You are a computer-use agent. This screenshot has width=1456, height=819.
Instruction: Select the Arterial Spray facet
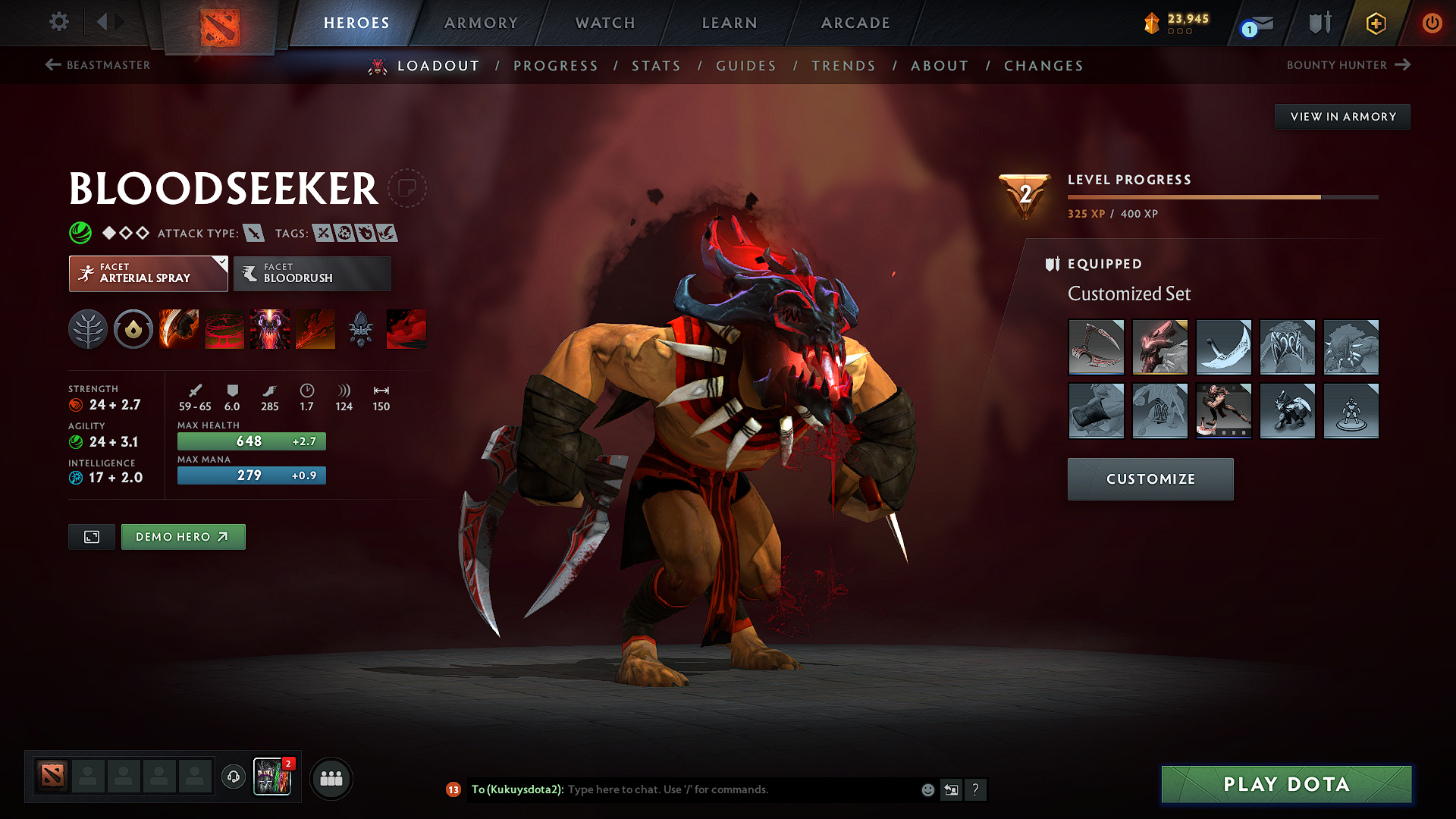(x=148, y=273)
